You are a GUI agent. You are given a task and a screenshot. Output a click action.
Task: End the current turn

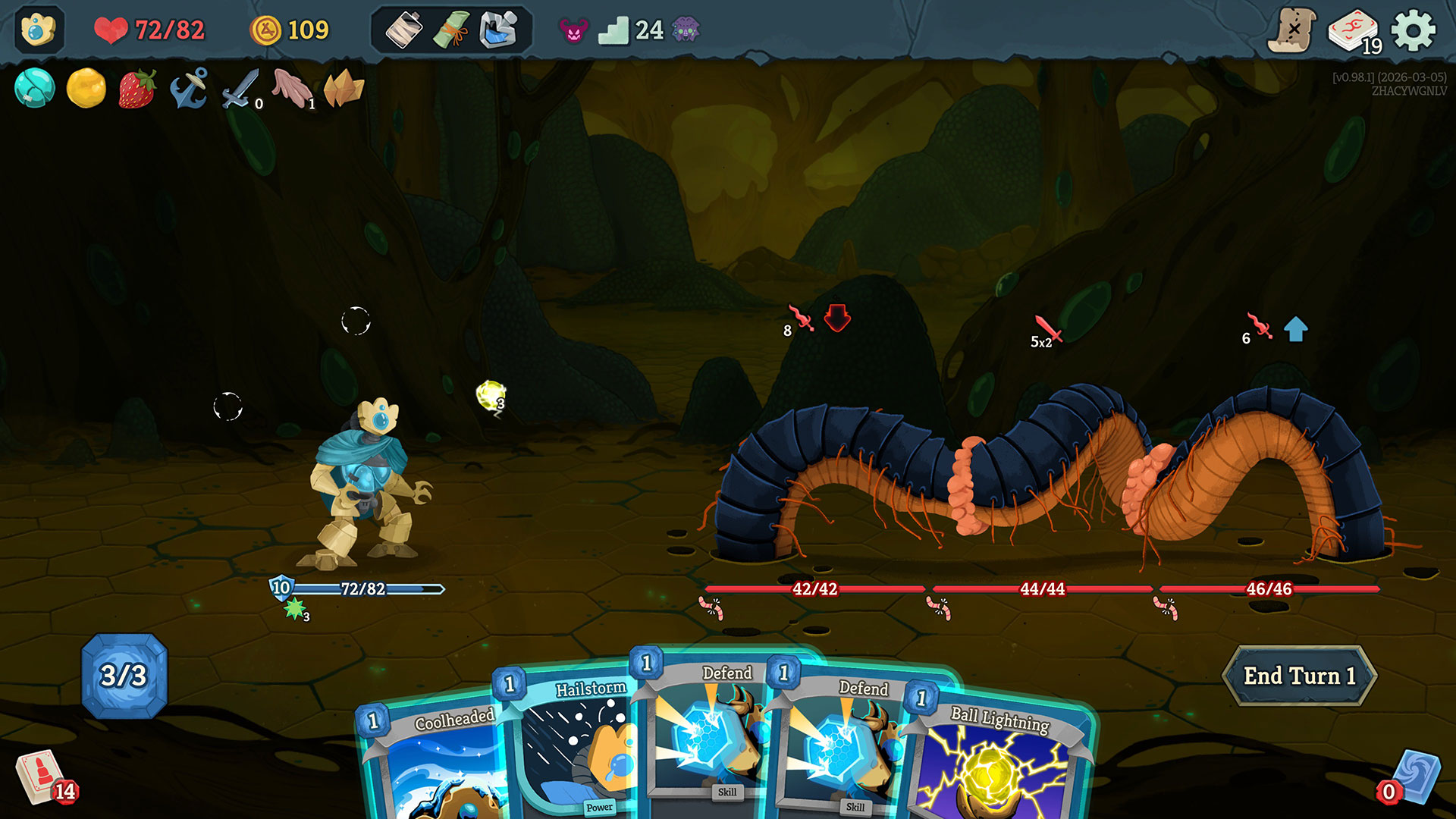pyautogui.click(x=1299, y=676)
